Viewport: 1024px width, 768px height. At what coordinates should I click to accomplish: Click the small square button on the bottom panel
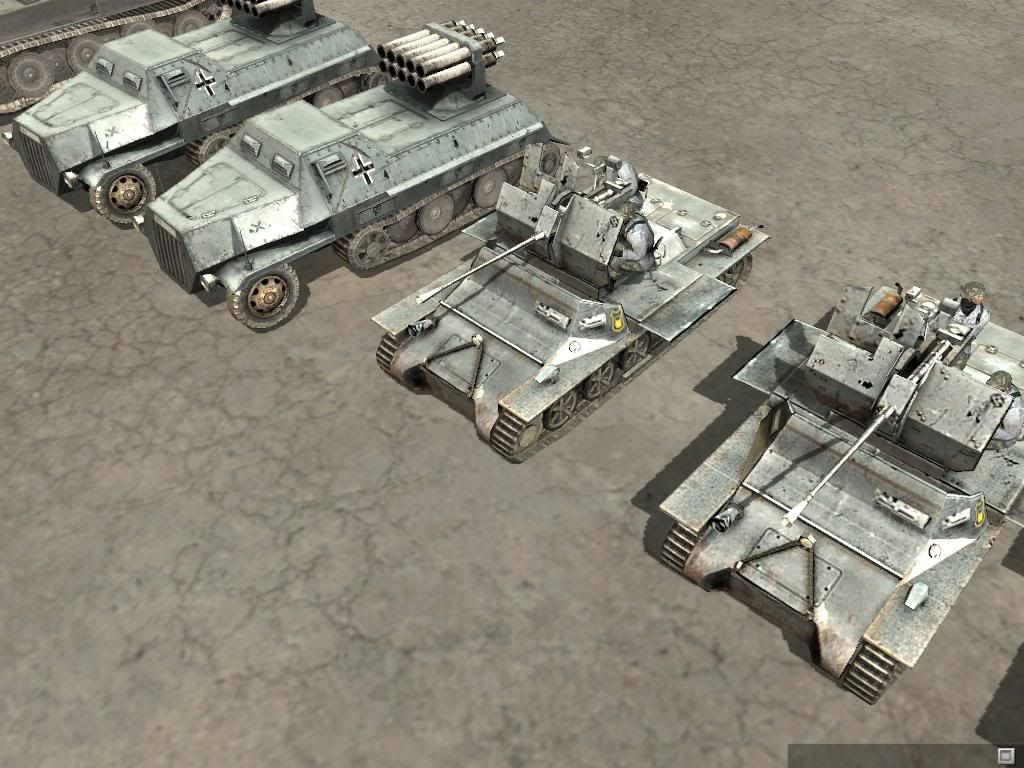pos(1005,754)
